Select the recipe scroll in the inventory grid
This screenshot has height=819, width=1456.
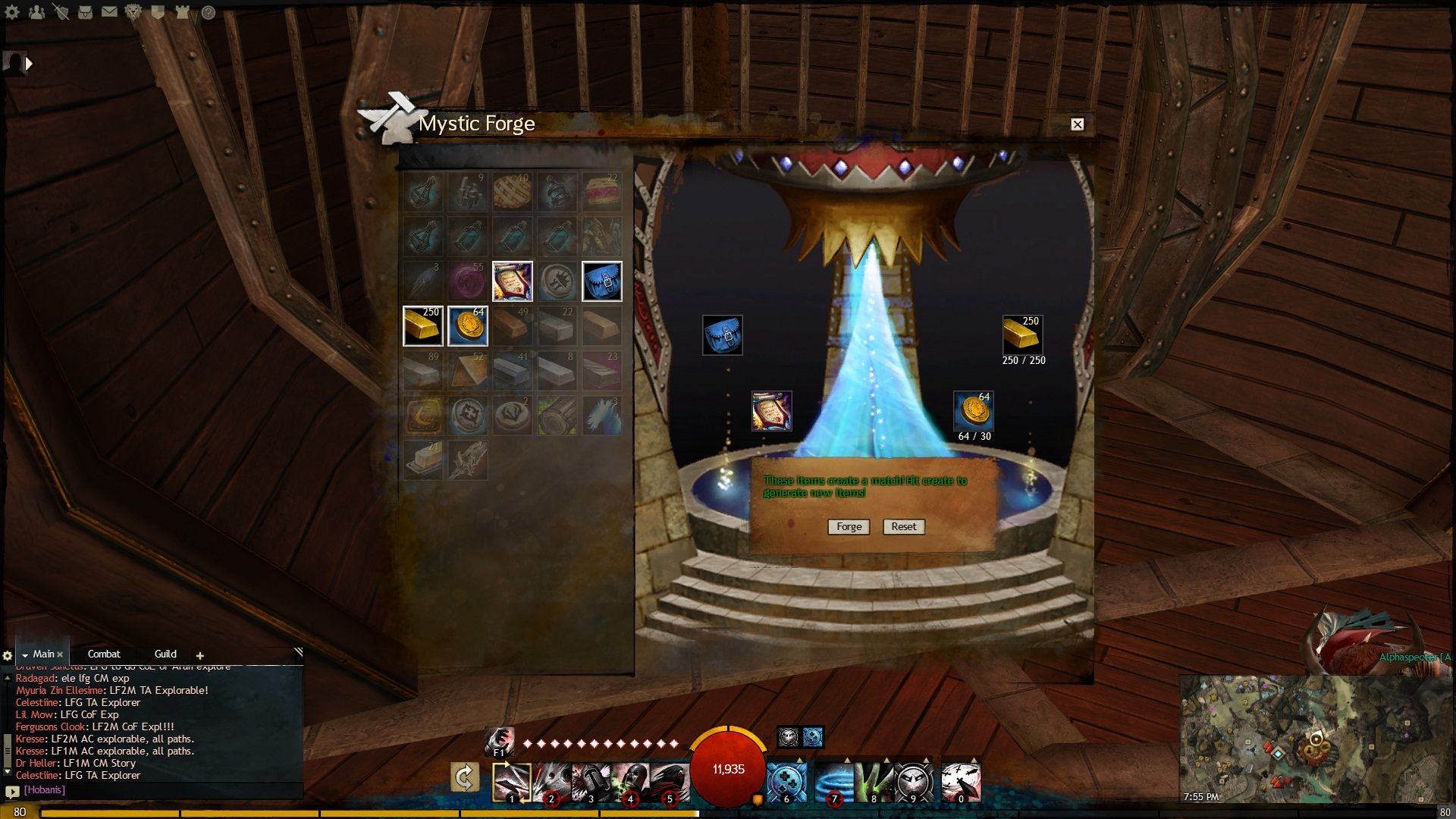[513, 281]
